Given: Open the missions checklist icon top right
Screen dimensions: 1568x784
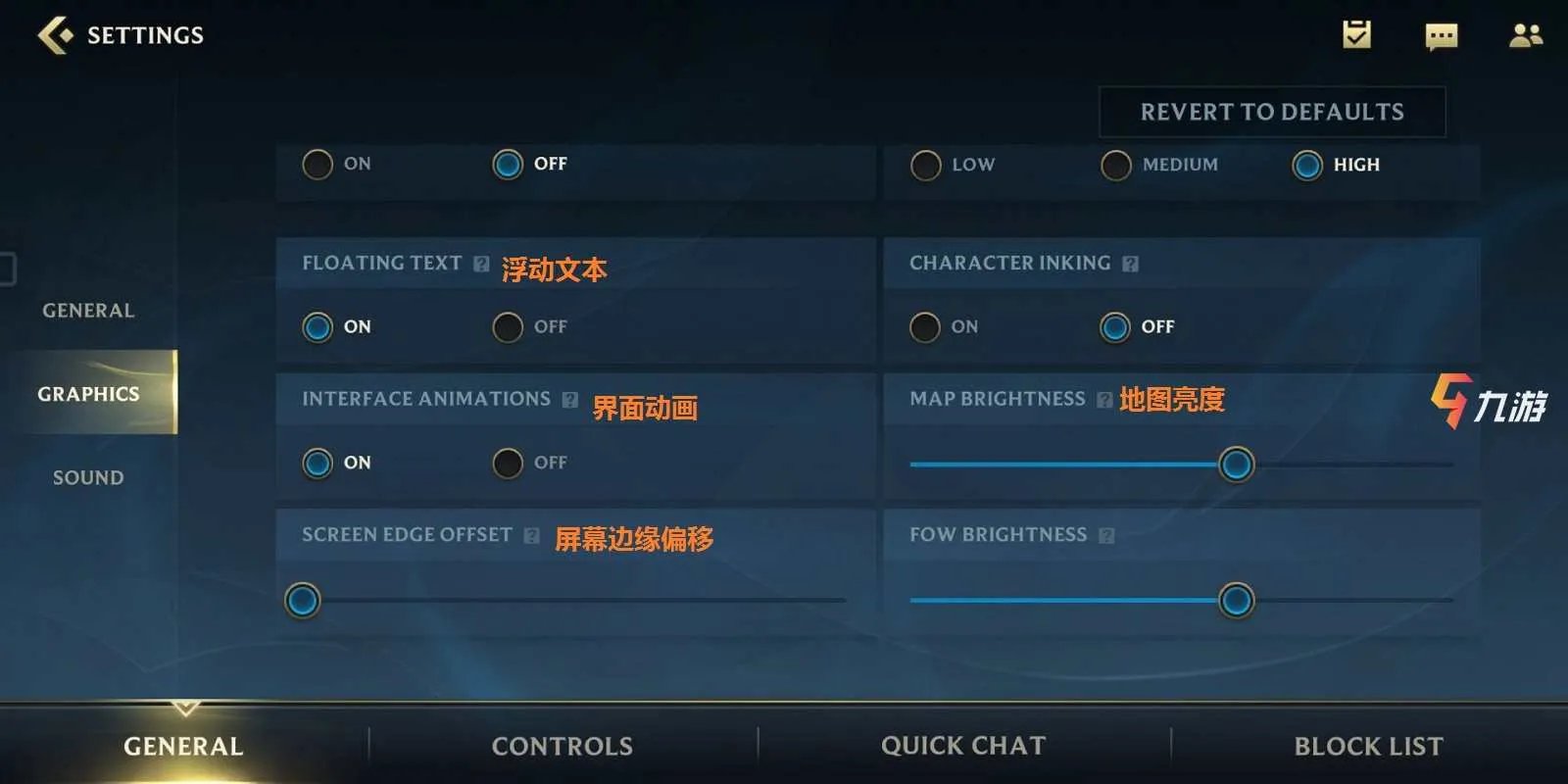Looking at the screenshot, I should [1355, 35].
